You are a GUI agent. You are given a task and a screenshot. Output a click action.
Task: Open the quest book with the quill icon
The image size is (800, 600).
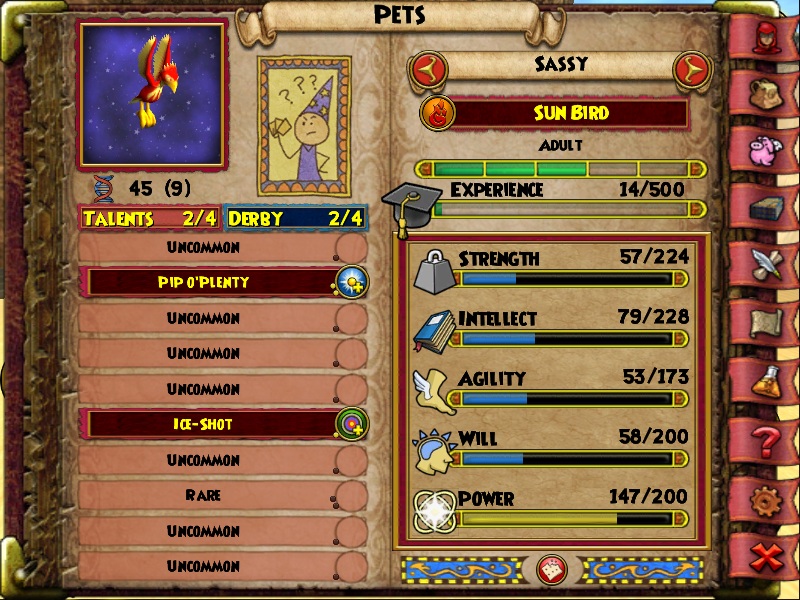(x=768, y=264)
